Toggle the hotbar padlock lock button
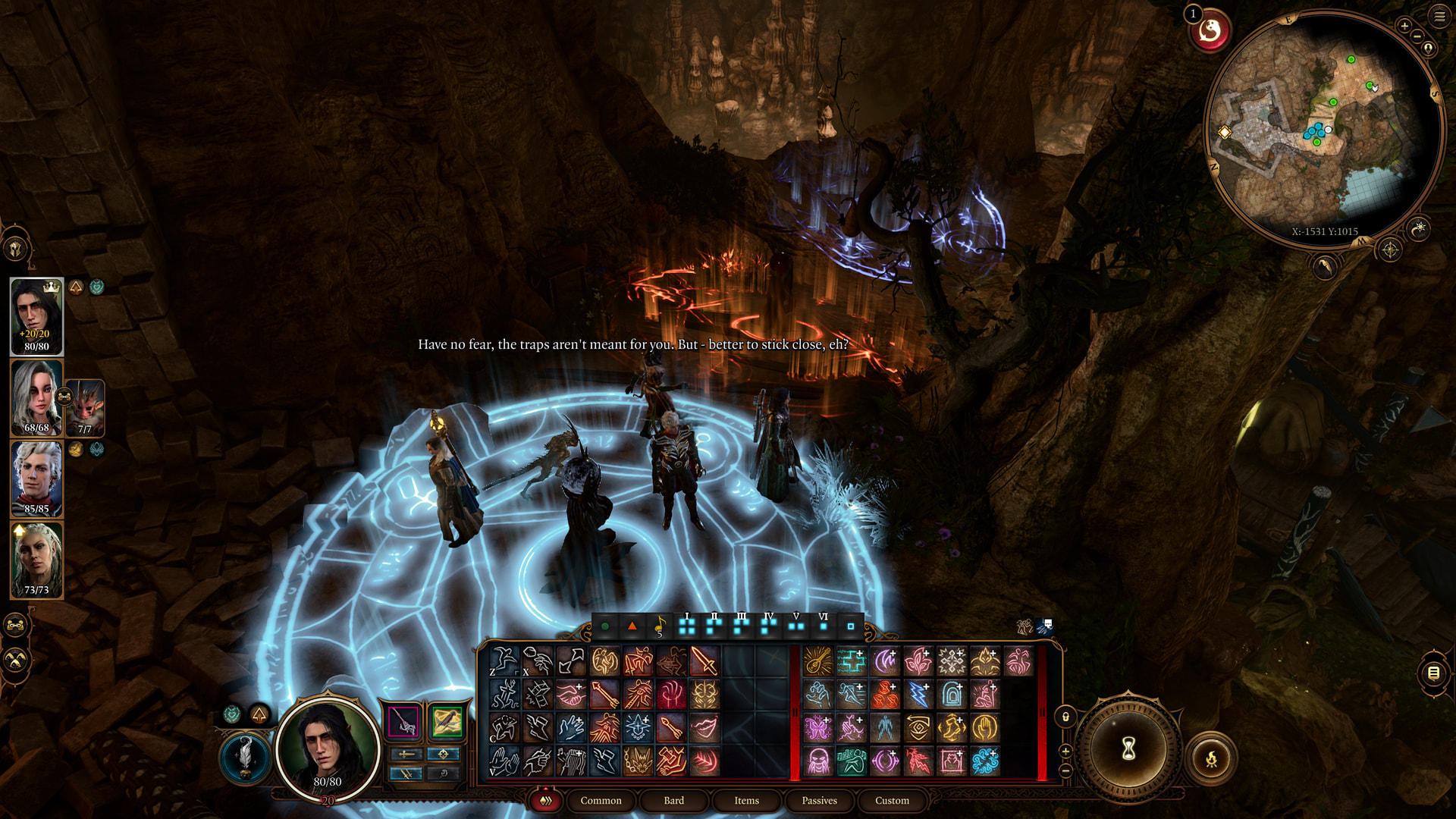 [1065, 717]
